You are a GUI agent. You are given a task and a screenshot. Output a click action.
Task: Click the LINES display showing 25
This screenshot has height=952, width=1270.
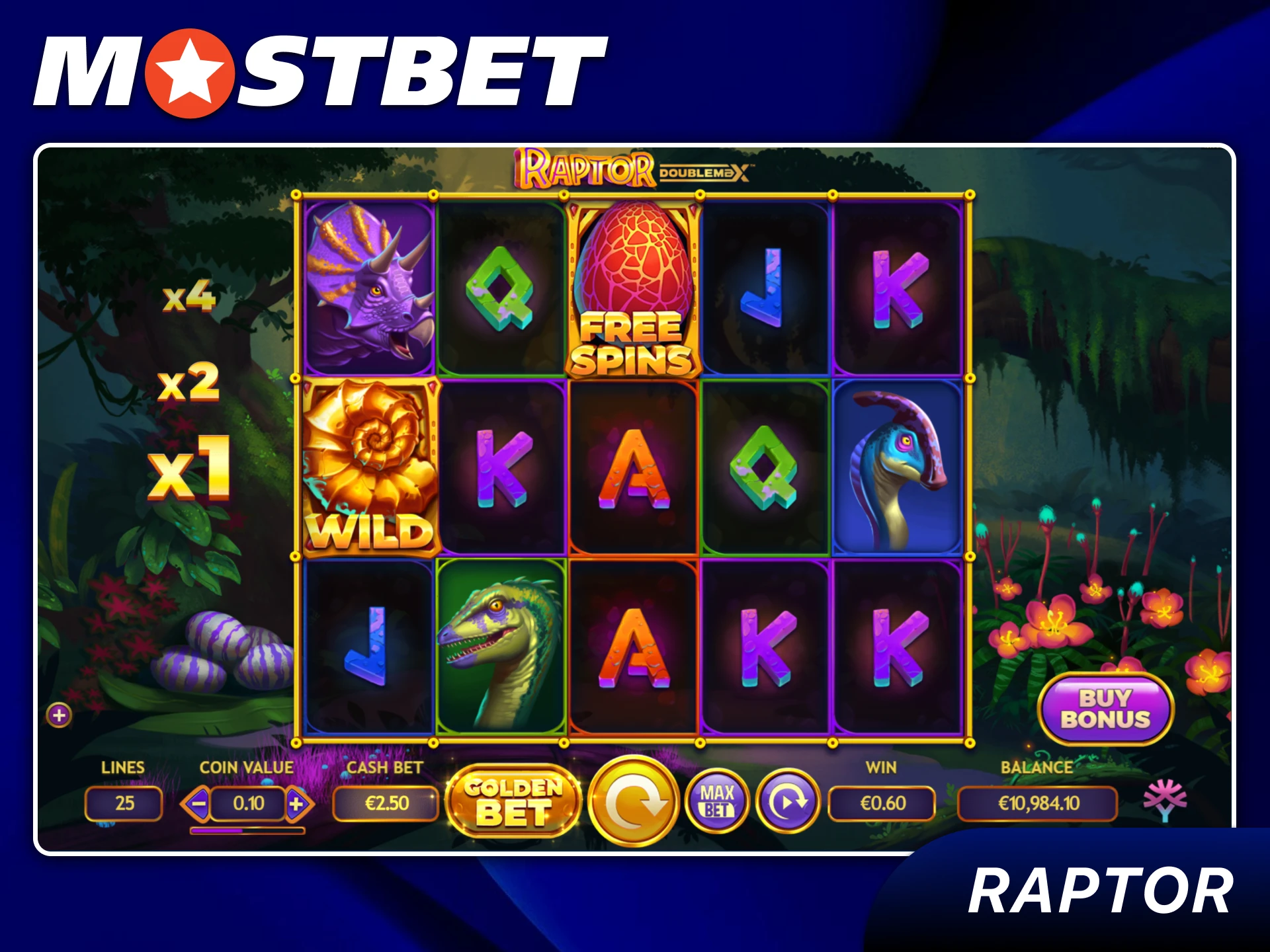point(123,802)
